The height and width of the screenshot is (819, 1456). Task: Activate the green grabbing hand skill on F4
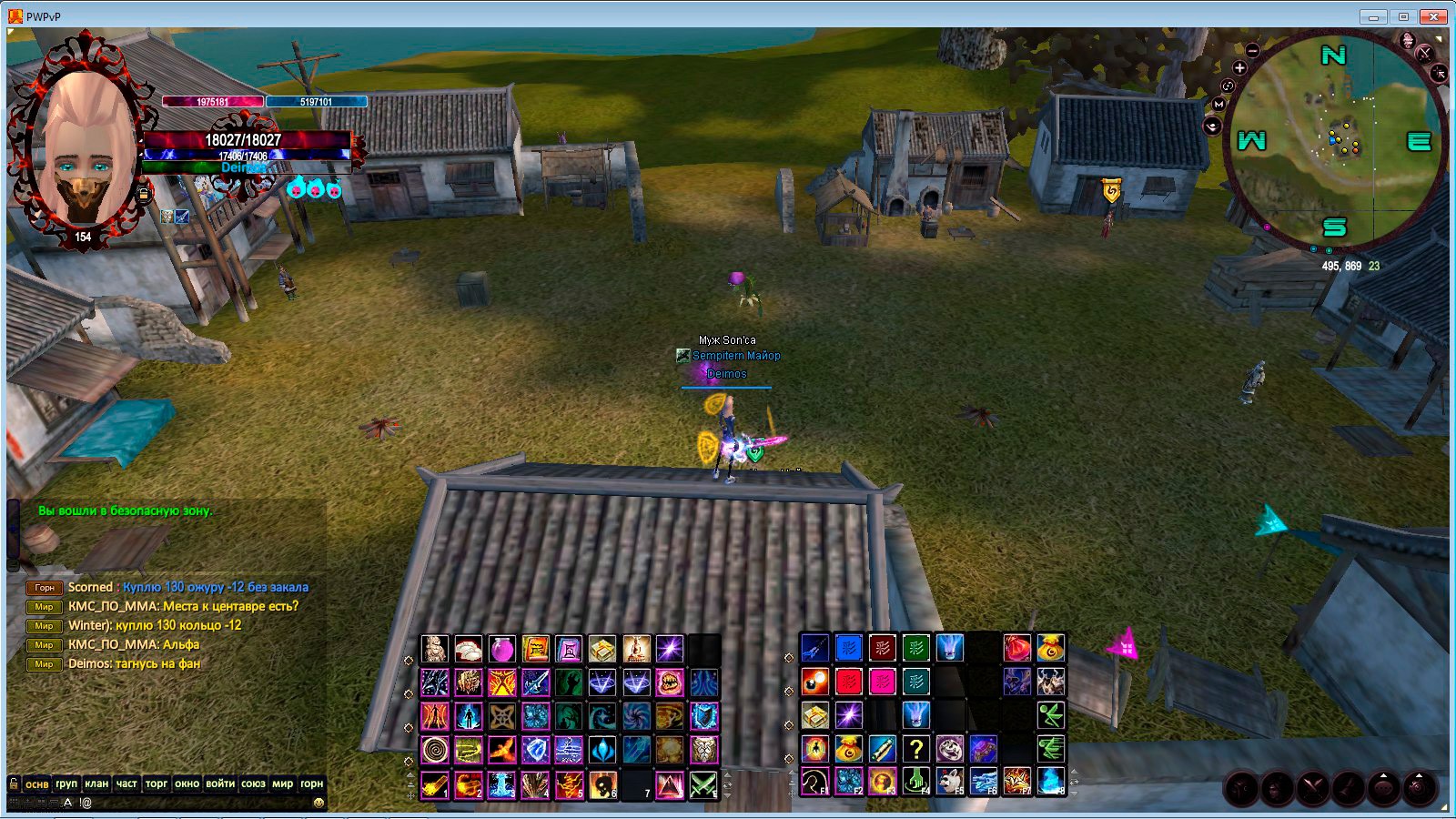(916, 782)
